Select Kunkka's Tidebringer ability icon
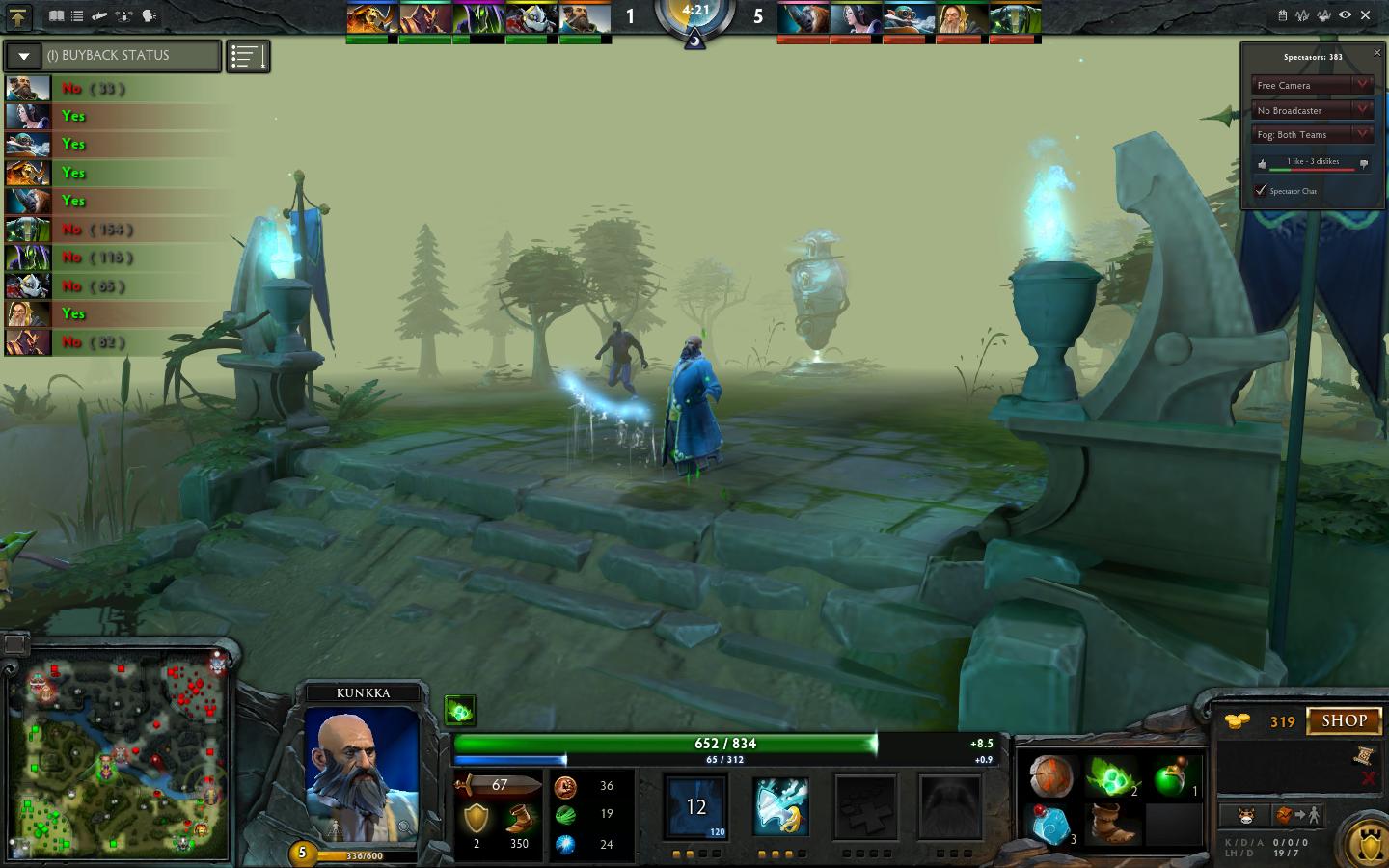The height and width of the screenshot is (868, 1389). [781, 808]
